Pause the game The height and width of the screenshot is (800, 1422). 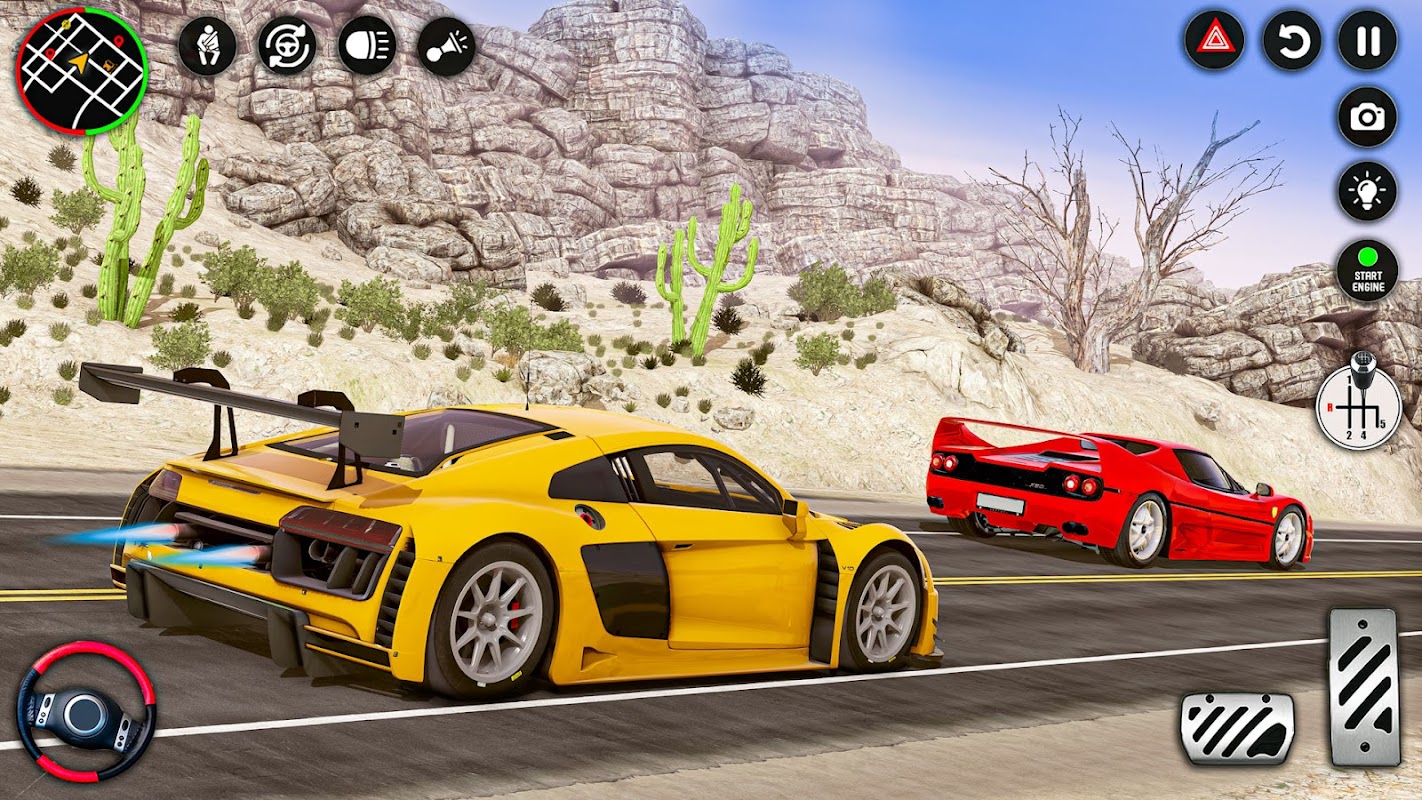1368,40
